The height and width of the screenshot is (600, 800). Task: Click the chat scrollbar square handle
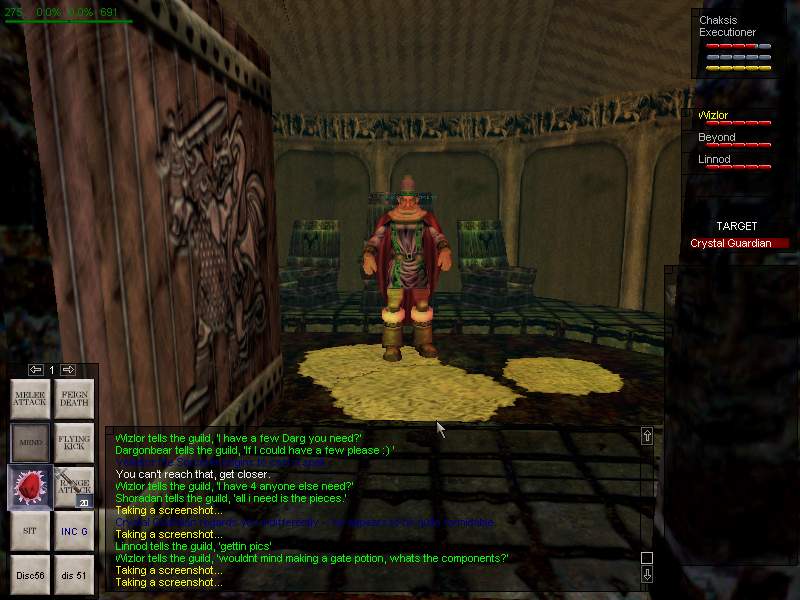[647, 558]
